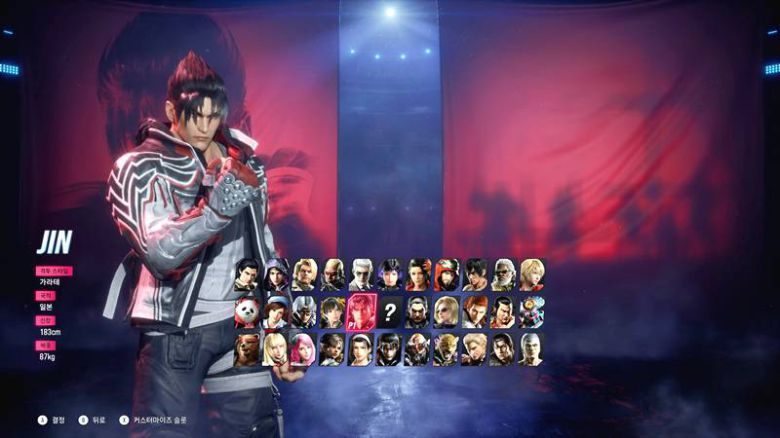Select the purple-hooded fighter portrait

coord(276,275)
